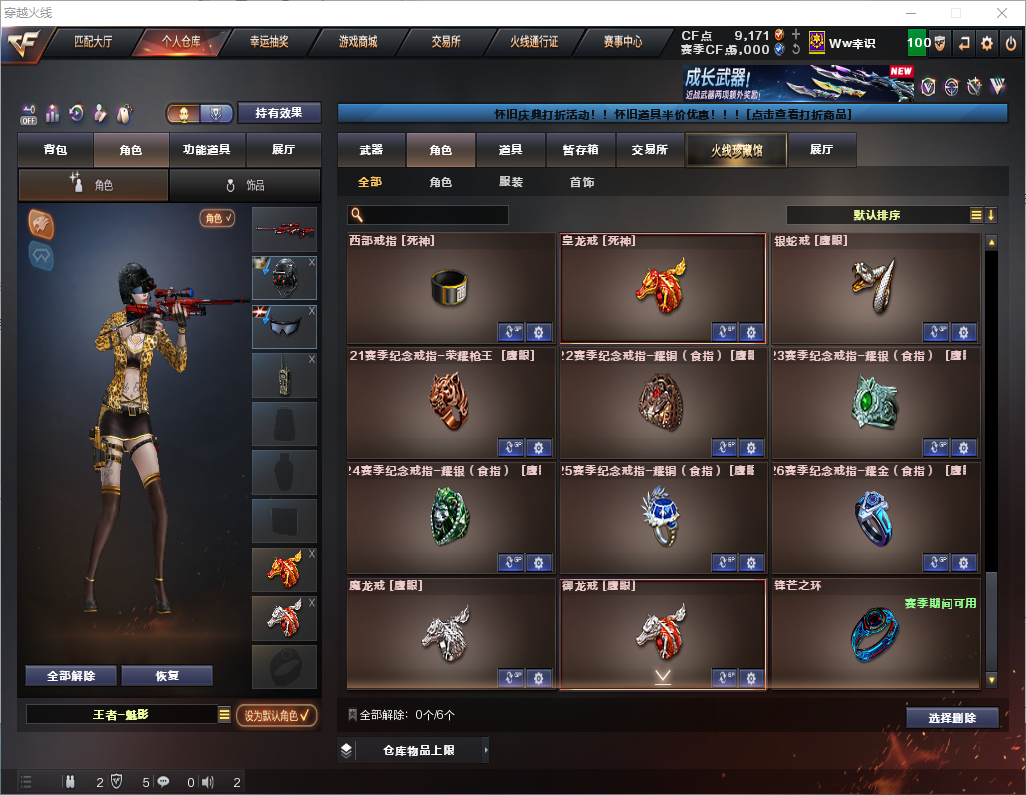Click the 恢复 restore button
The height and width of the screenshot is (795, 1026).
click(167, 676)
